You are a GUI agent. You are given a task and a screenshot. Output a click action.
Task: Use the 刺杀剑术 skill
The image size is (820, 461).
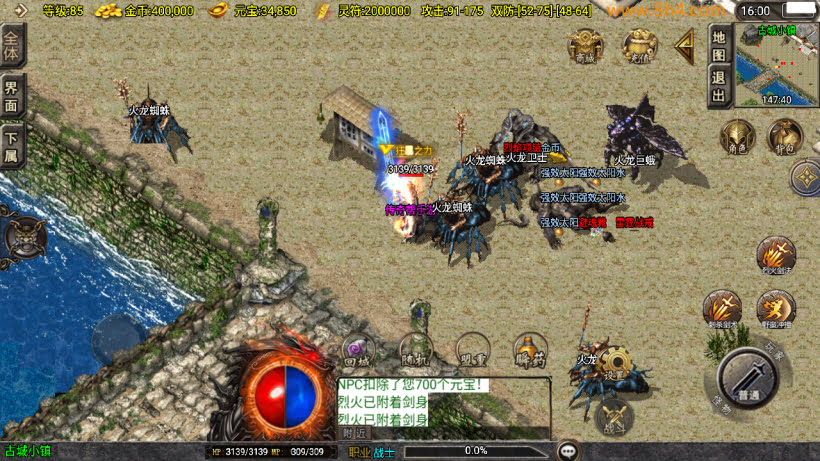click(722, 308)
